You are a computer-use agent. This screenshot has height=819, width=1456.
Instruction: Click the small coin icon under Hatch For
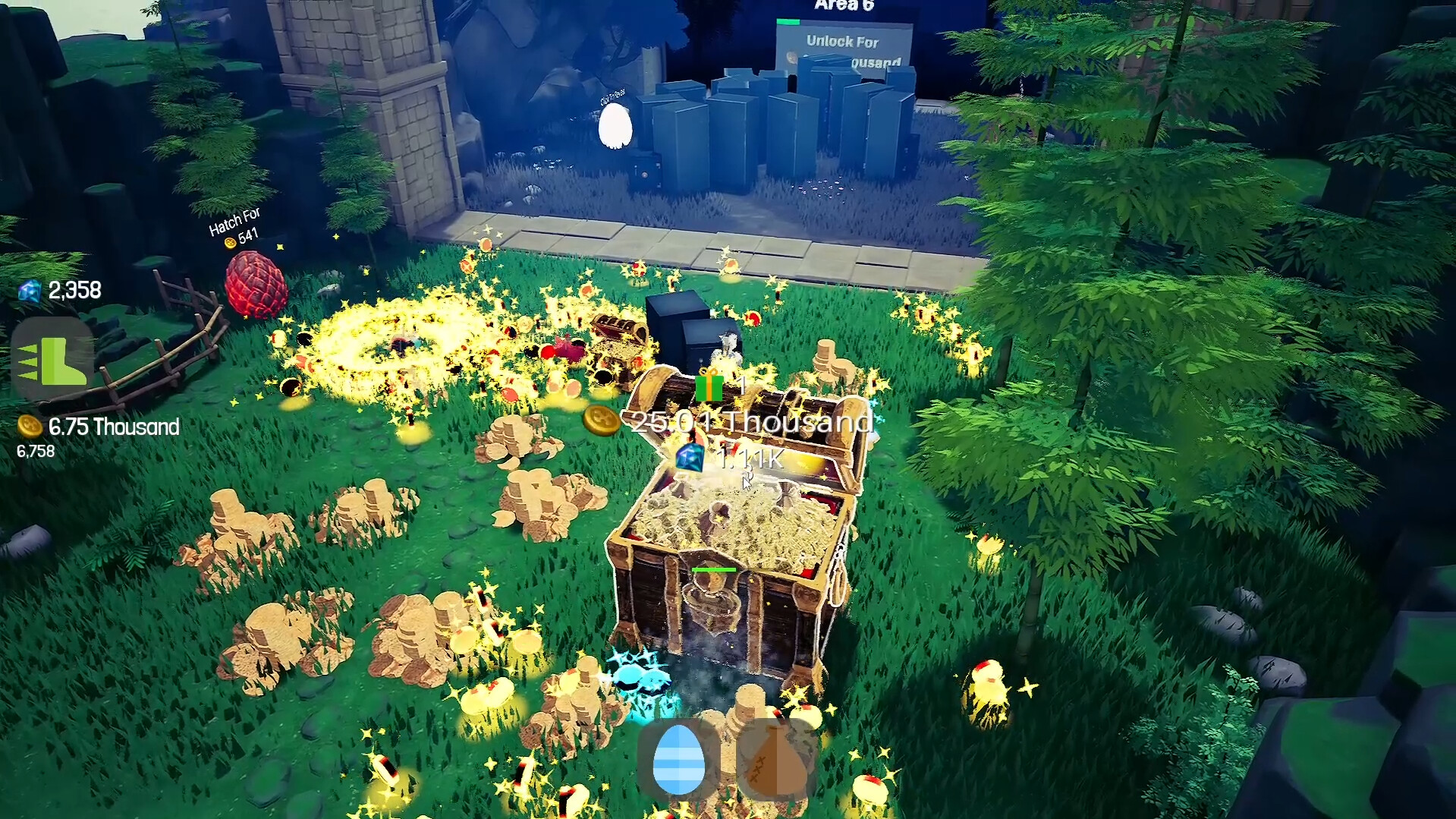pos(230,244)
